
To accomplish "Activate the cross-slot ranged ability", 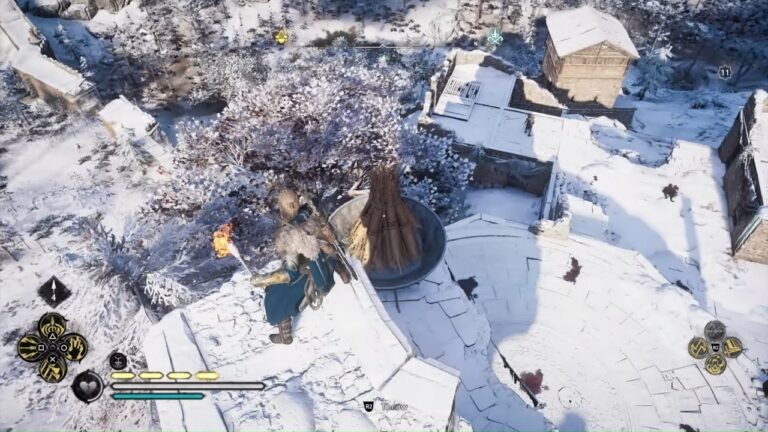I will [x=52, y=368].
